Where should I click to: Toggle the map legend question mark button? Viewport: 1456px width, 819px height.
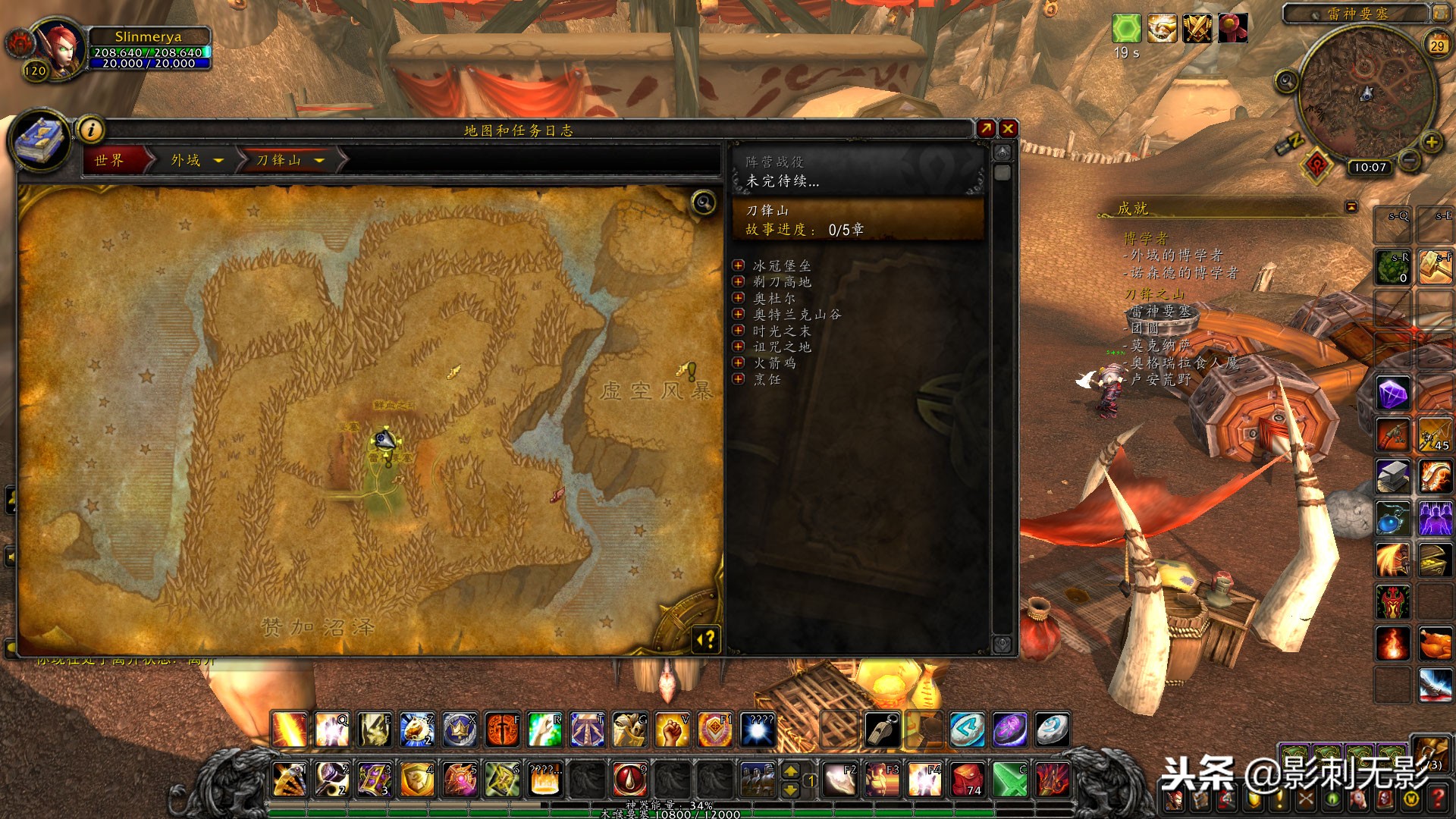(x=706, y=640)
